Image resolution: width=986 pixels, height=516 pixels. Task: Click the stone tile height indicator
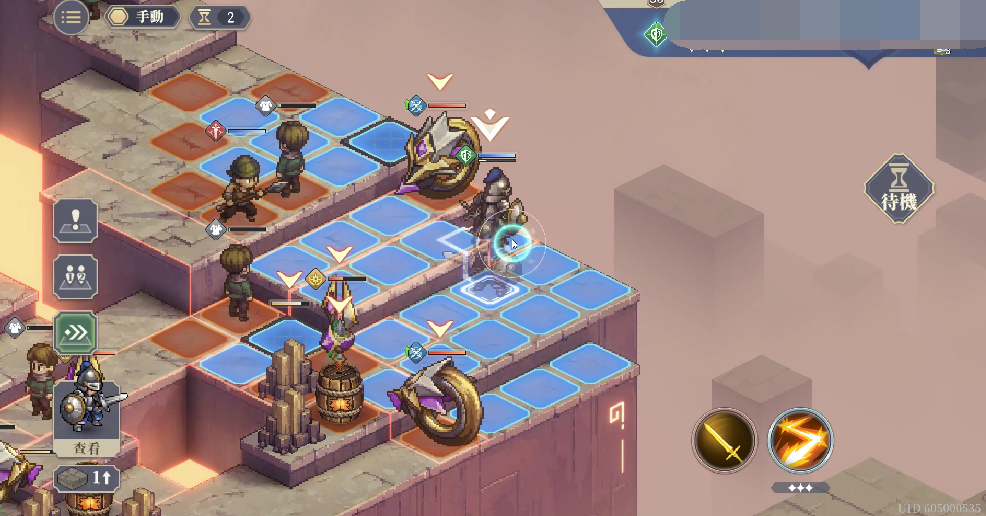pos(87,479)
